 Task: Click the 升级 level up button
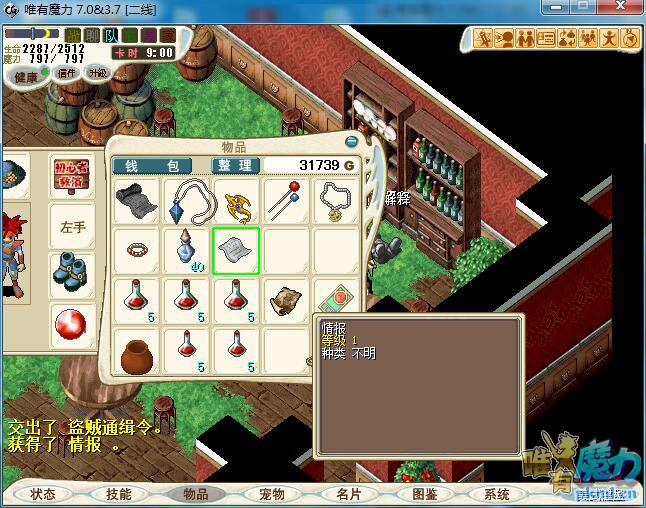(97, 72)
